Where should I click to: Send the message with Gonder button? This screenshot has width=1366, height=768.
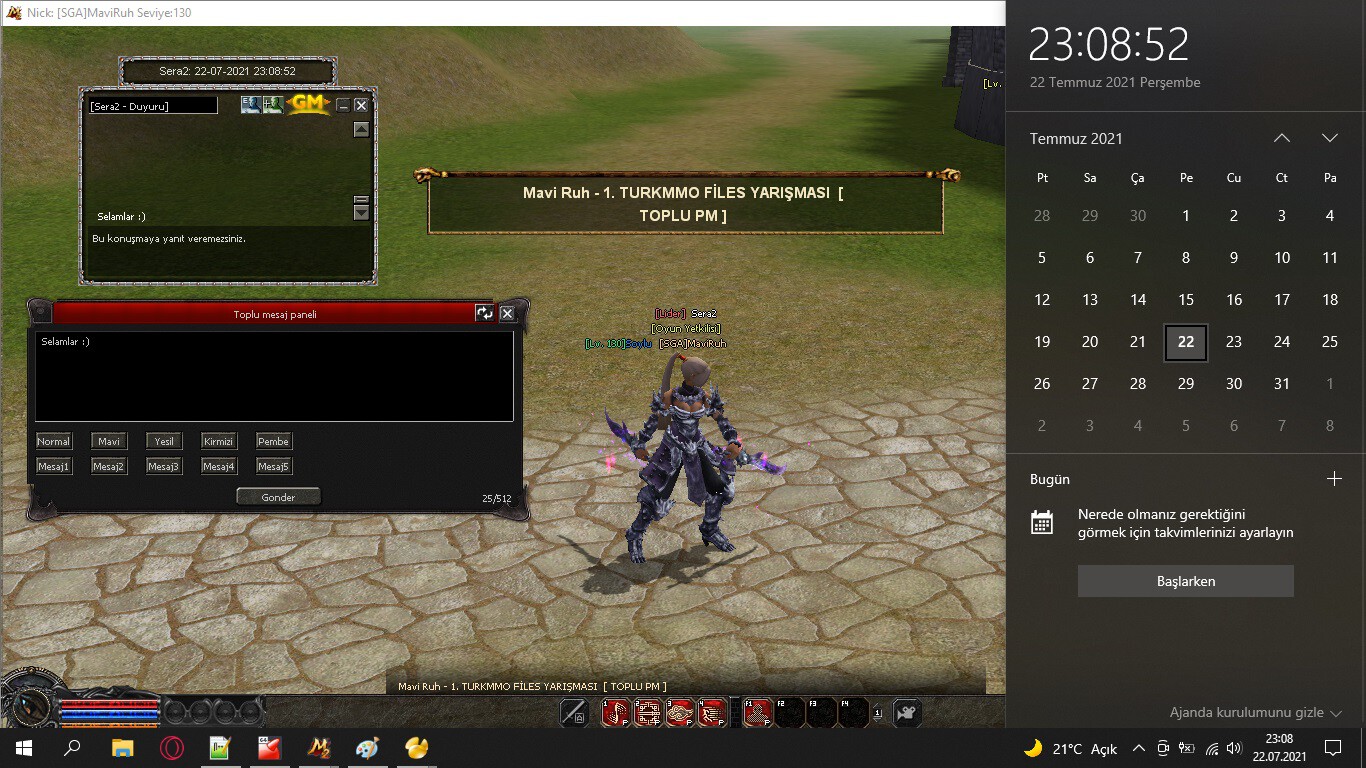(278, 497)
